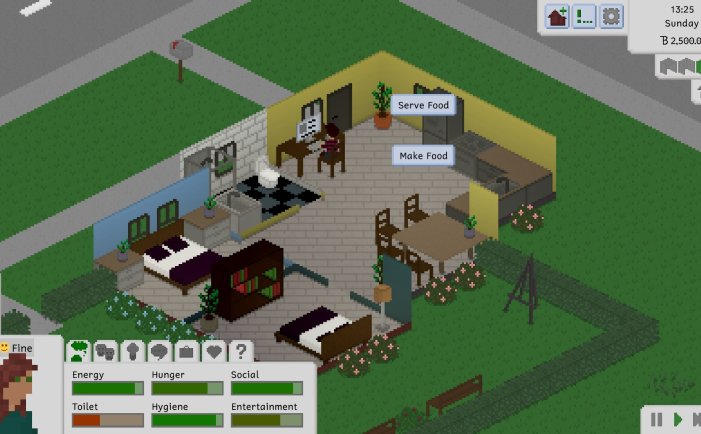
Task: Open the heart tab
Action: coord(213,351)
